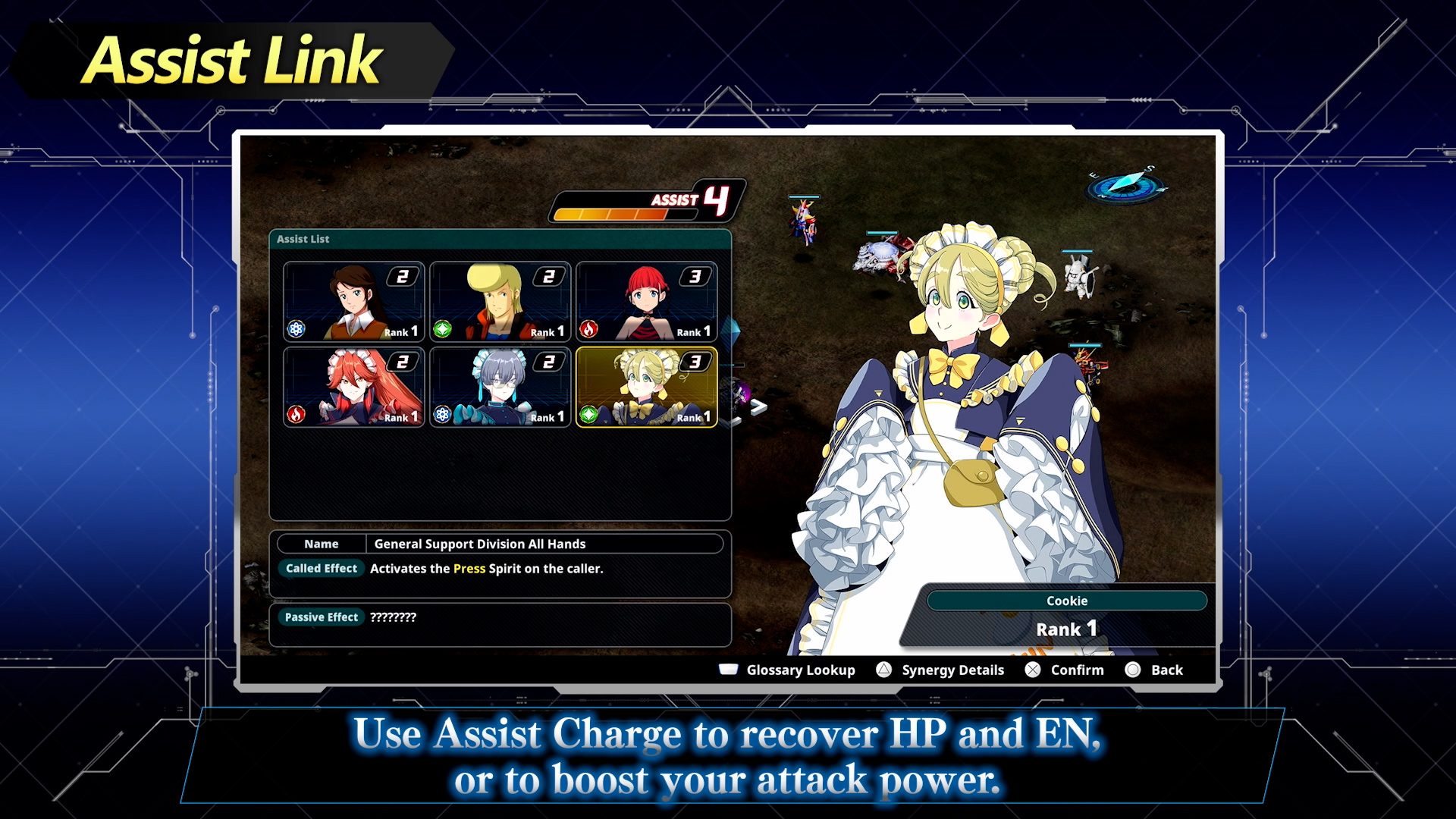Select the highlighted Cookie assist card

[x=646, y=387]
